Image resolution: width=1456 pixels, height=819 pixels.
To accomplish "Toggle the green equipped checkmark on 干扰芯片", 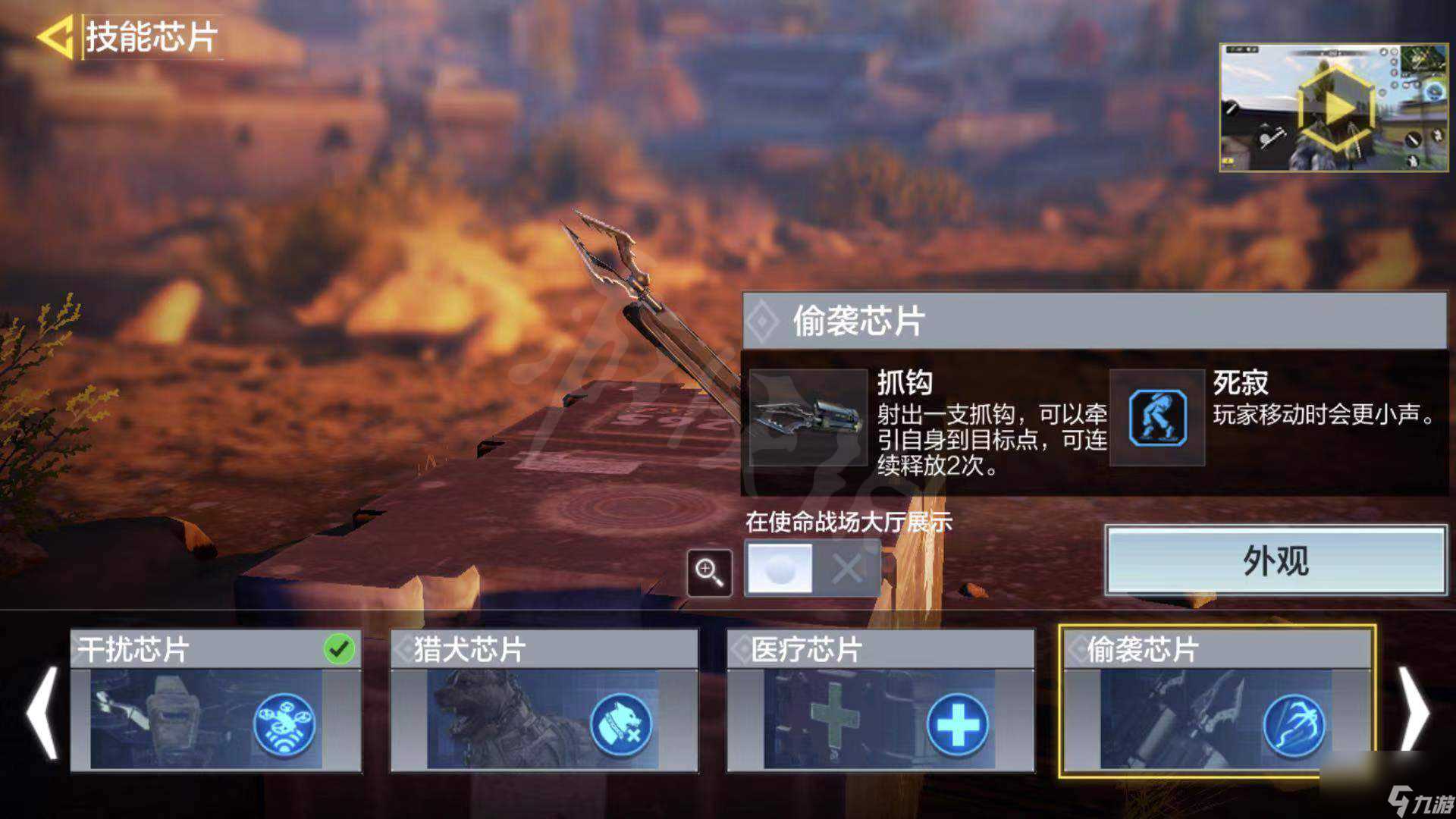I will pos(340,648).
